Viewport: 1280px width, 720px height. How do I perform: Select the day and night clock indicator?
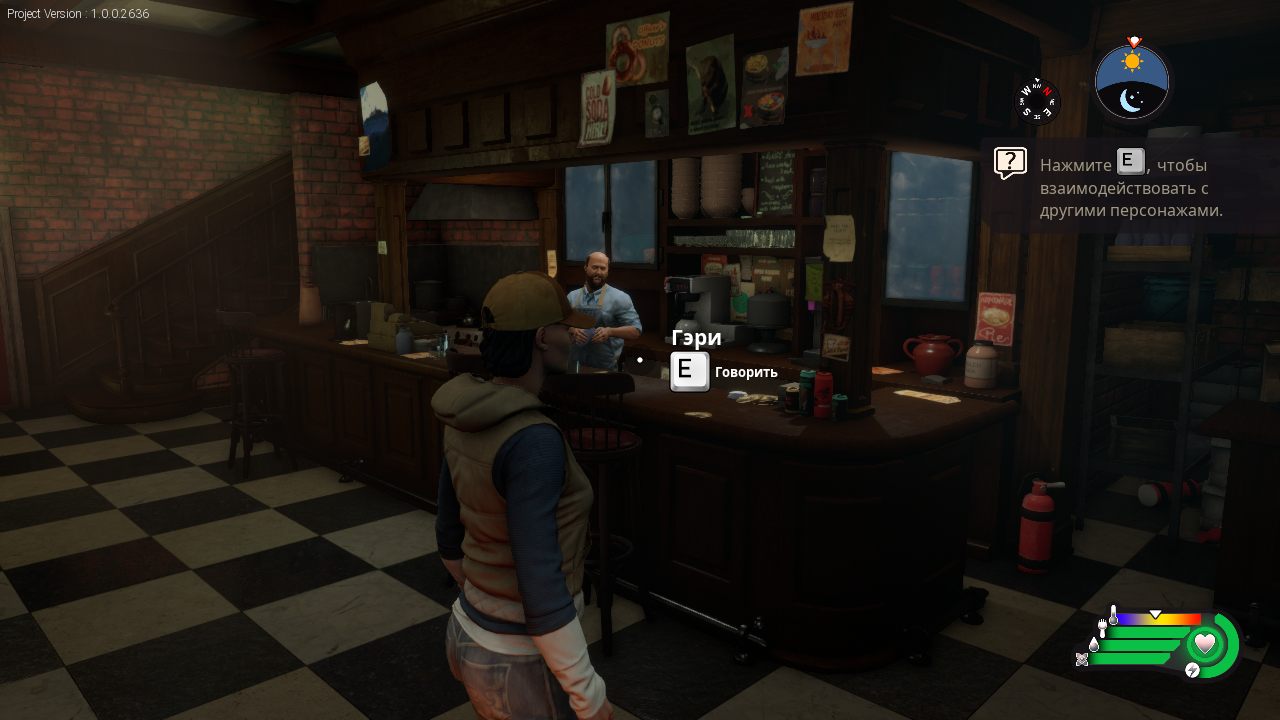[x=1132, y=82]
